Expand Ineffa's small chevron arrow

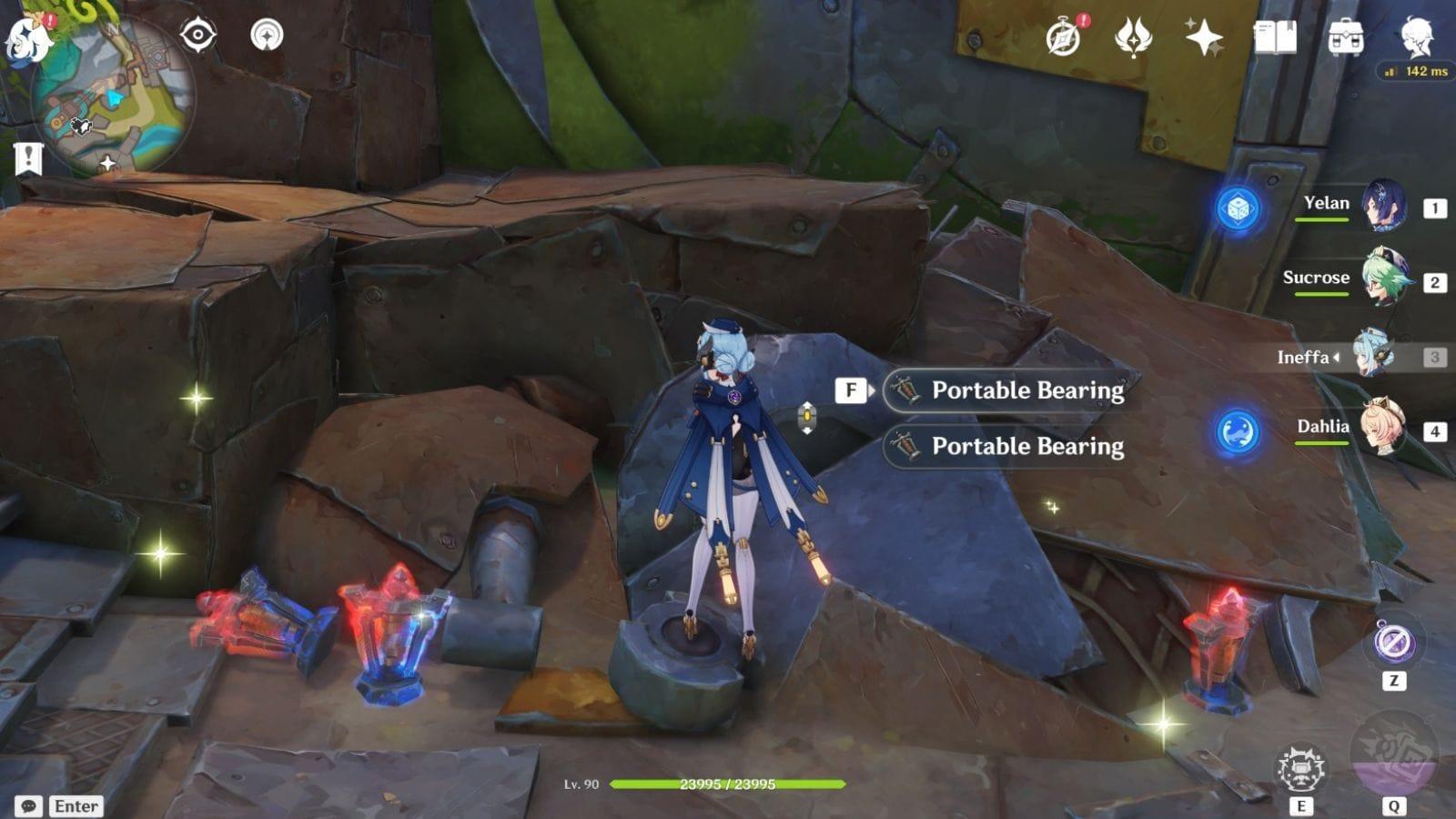tap(1336, 358)
